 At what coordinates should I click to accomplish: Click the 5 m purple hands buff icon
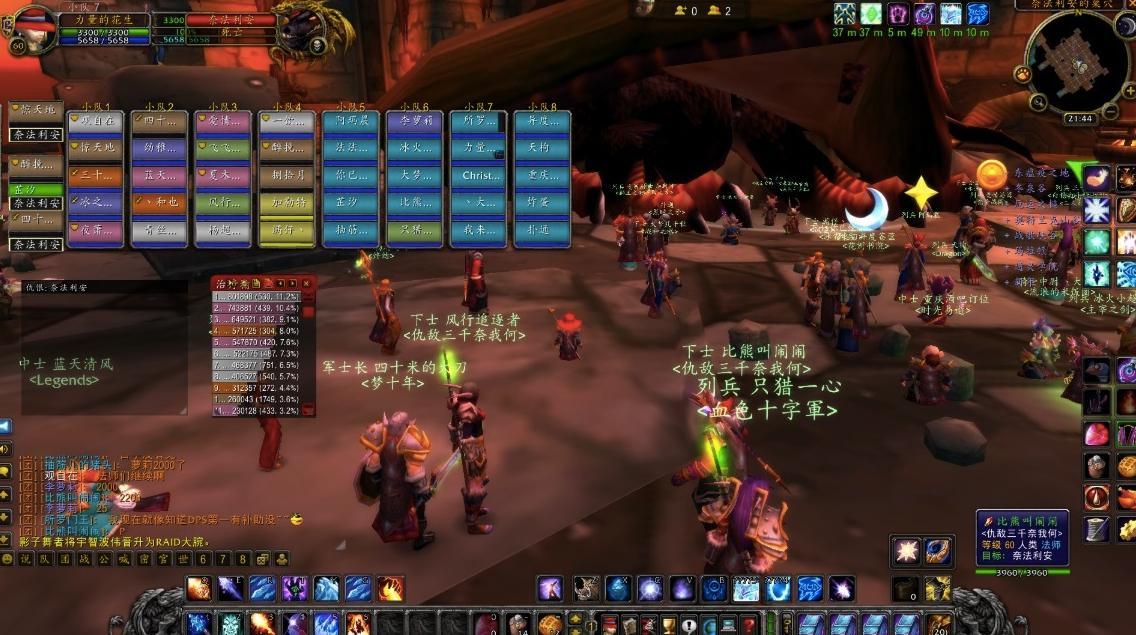(897, 14)
